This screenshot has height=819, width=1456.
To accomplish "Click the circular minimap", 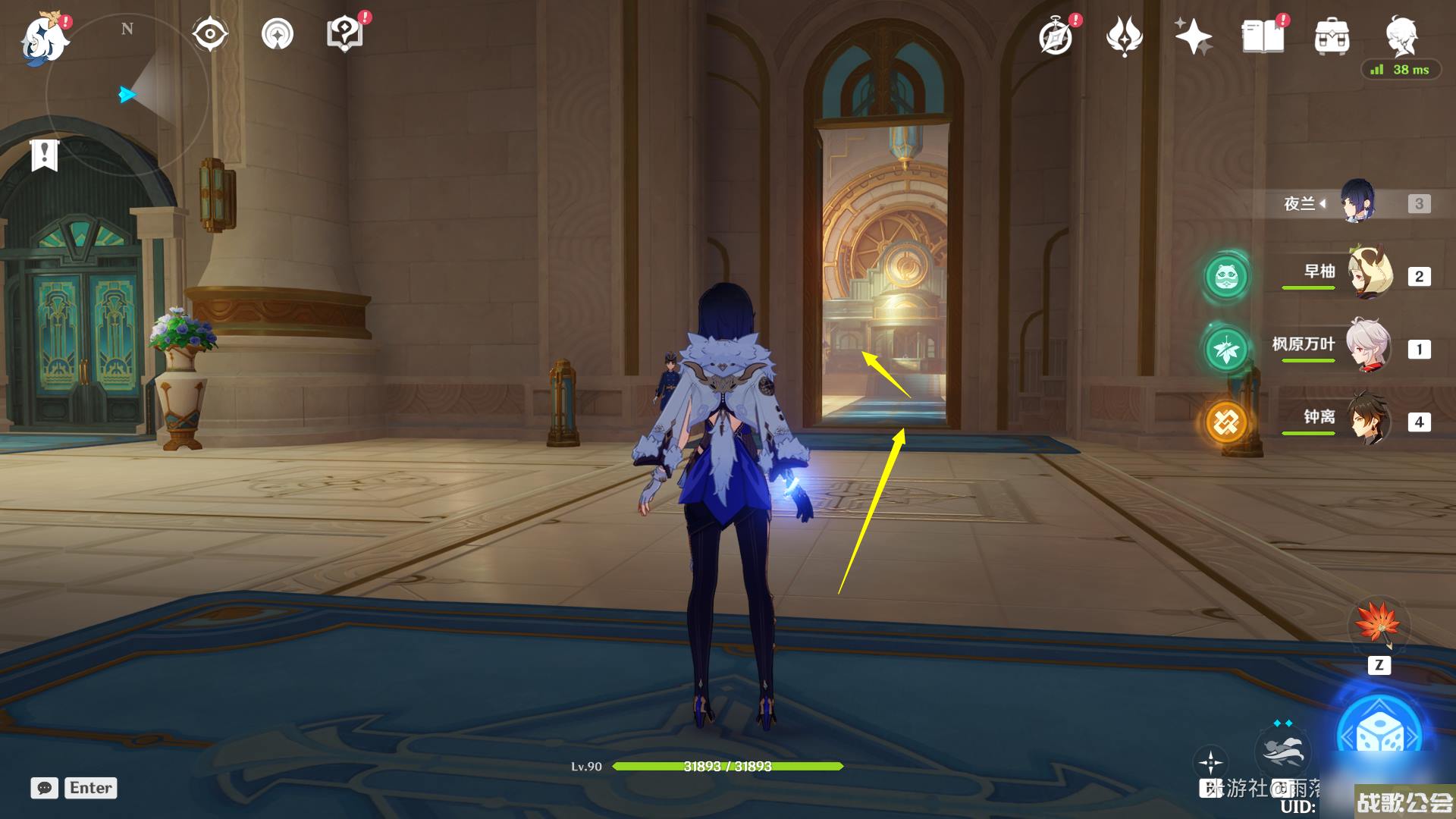I will [127, 95].
